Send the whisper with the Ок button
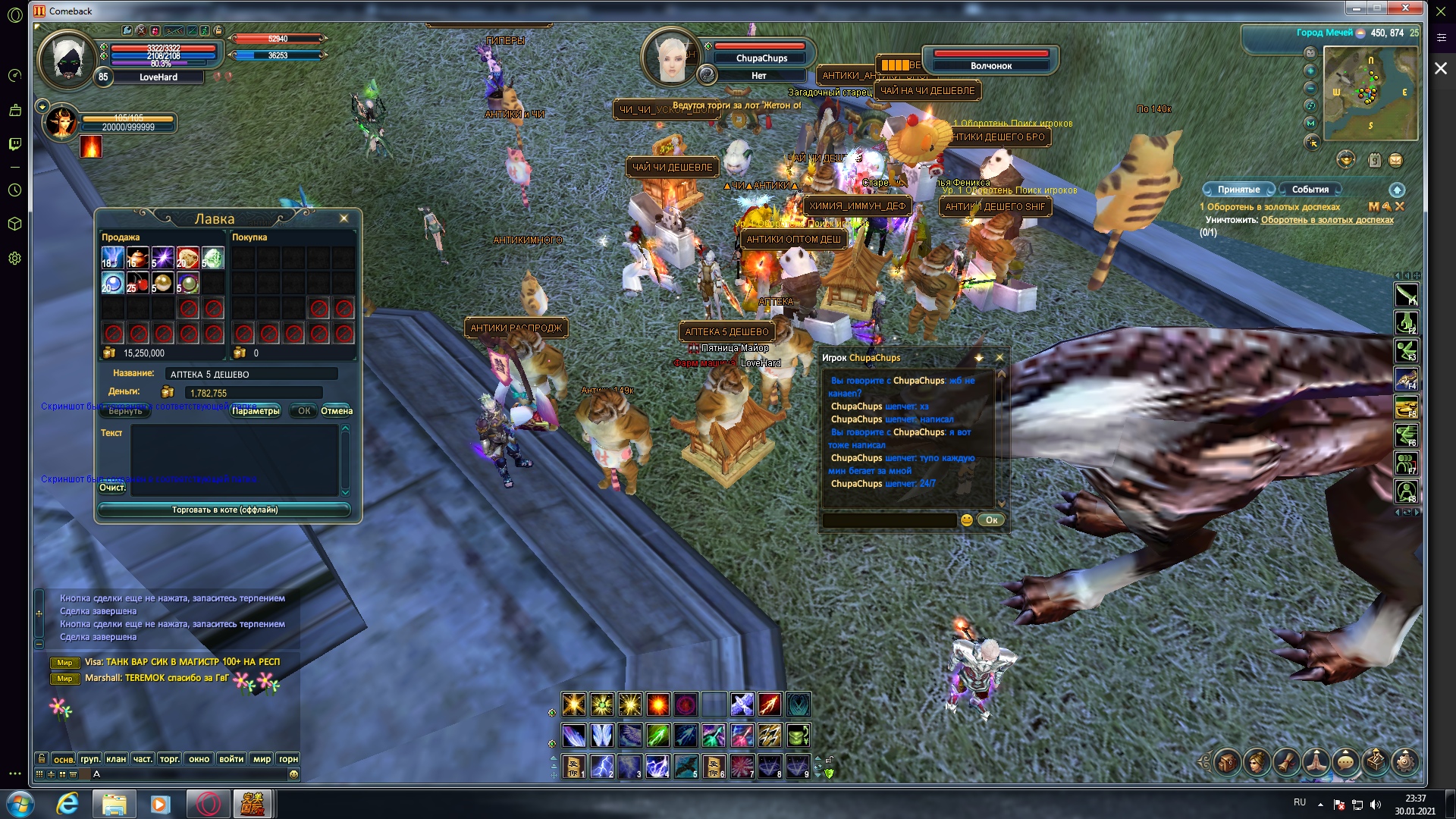Screen dimensions: 1456x819 tap(991, 520)
